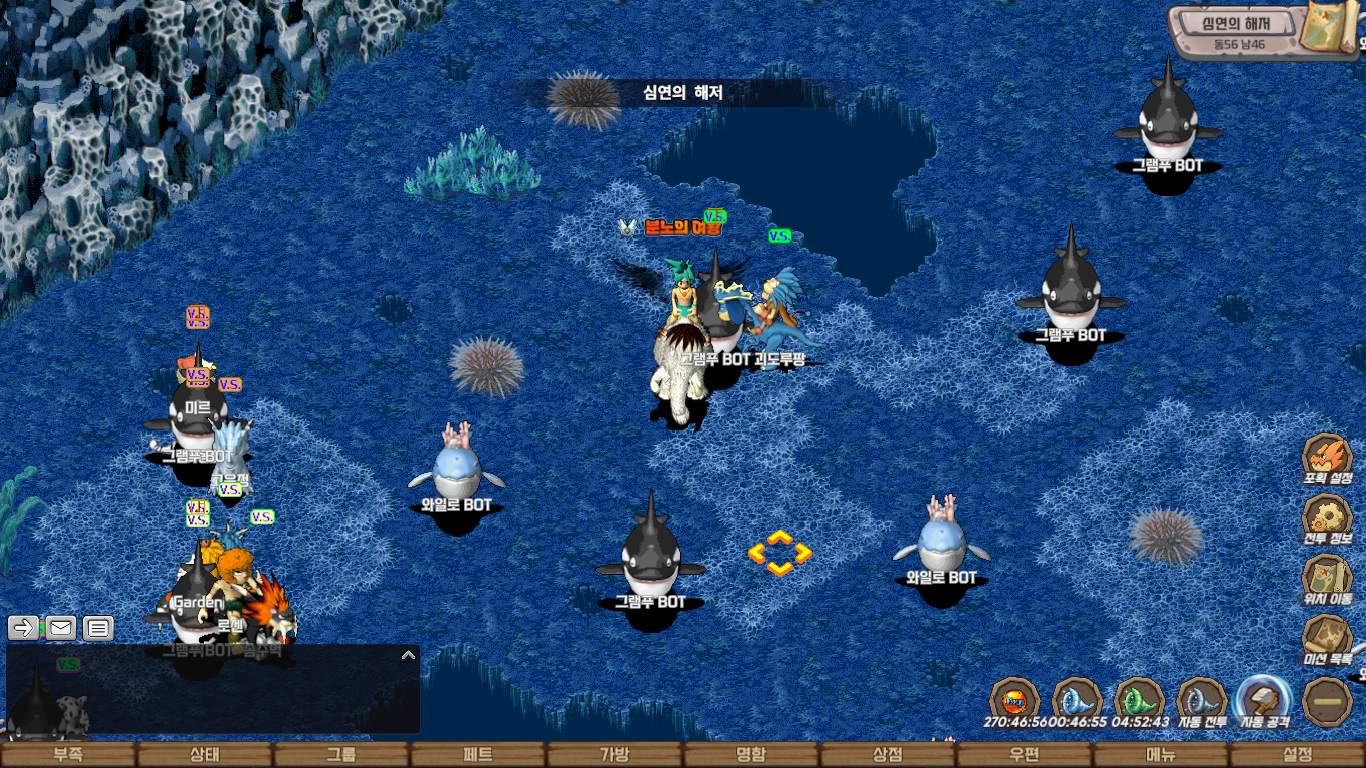Open the 상점 (shop) menu
This screenshot has width=1366, height=768.
[888, 755]
